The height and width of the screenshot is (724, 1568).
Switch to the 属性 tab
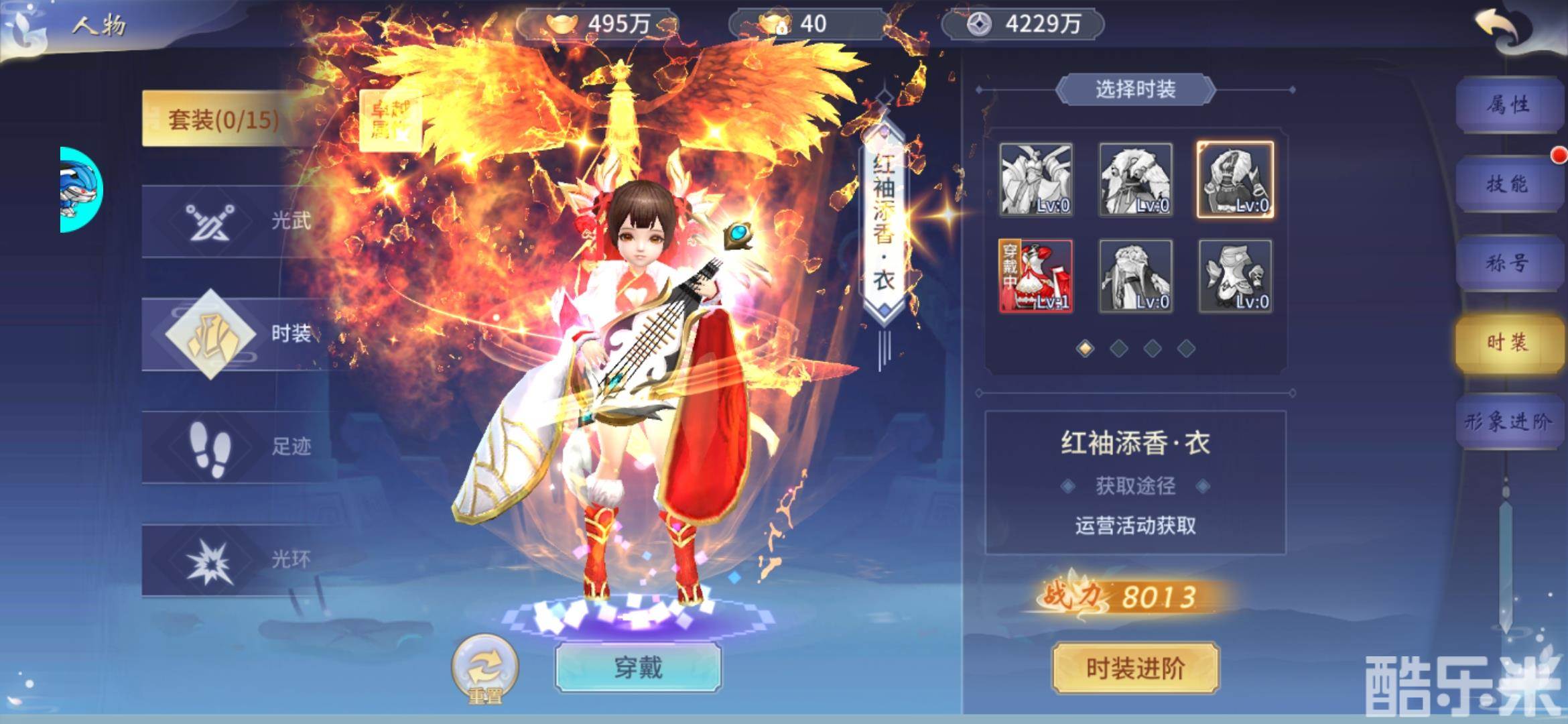pyautogui.click(x=1510, y=104)
